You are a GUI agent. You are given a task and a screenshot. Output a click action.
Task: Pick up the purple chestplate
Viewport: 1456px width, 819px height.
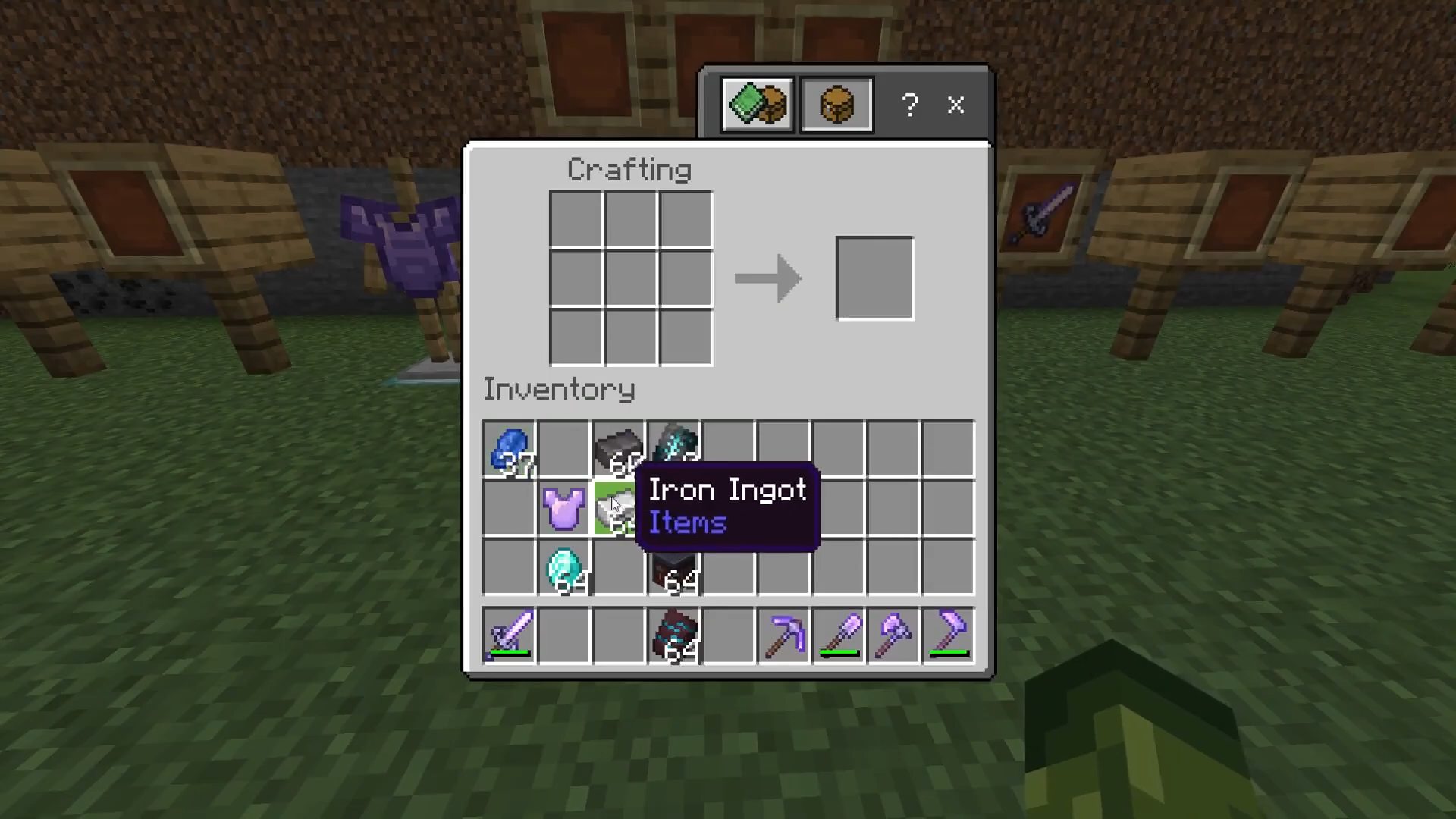pos(563,508)
